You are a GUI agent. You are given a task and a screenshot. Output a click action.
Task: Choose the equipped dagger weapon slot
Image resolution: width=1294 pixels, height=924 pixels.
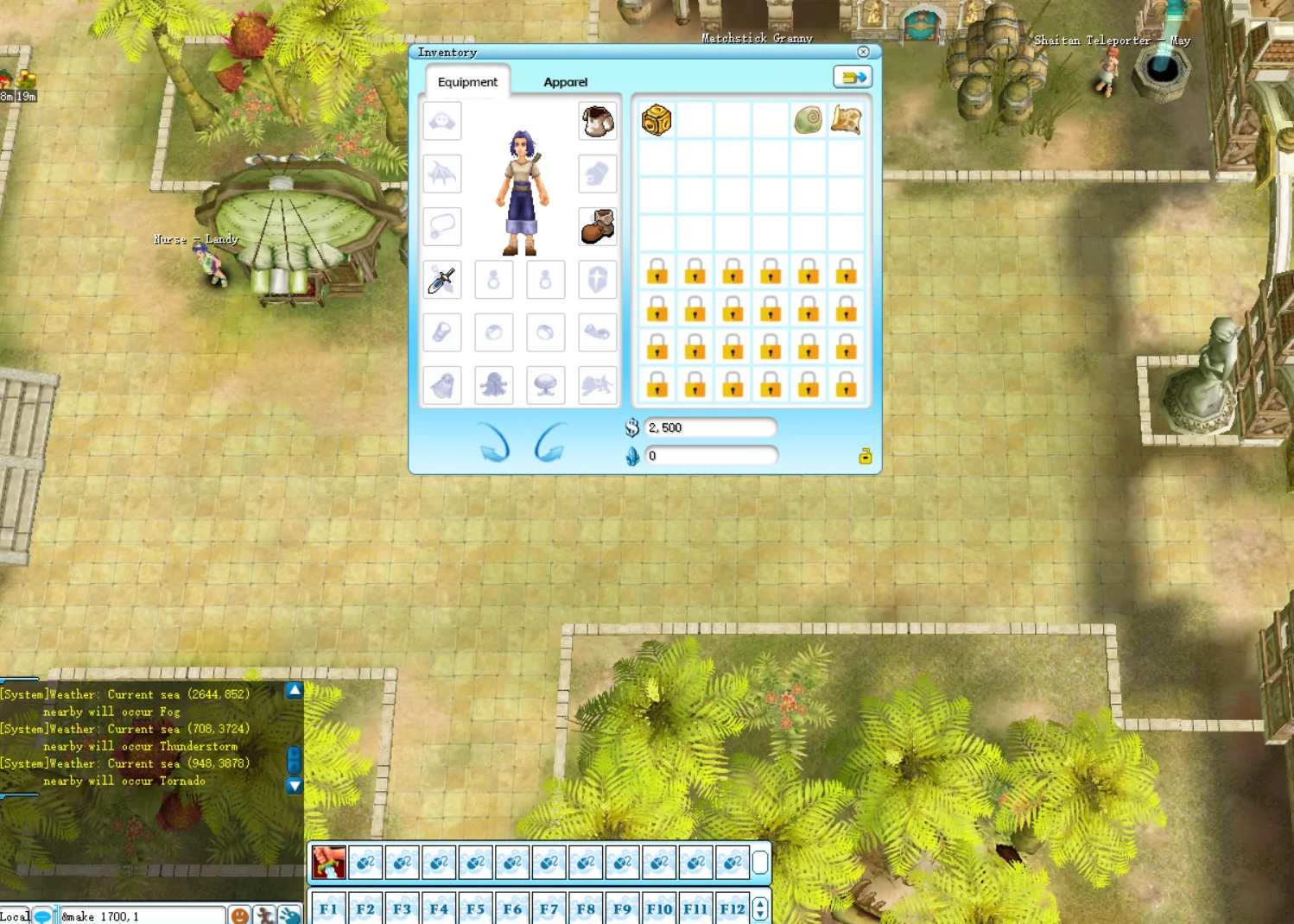point(442,280)
